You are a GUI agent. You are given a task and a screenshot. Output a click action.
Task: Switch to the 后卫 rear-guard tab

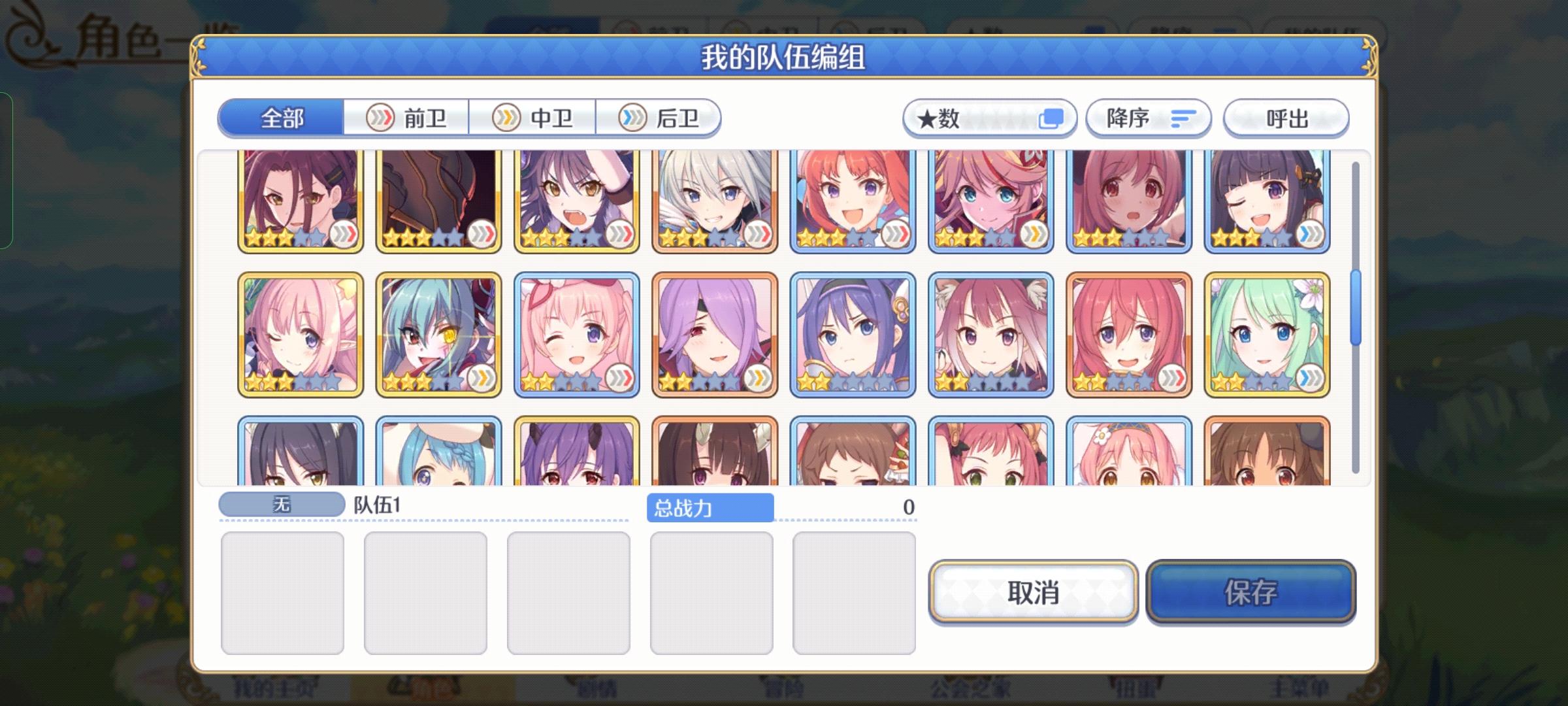659,118
